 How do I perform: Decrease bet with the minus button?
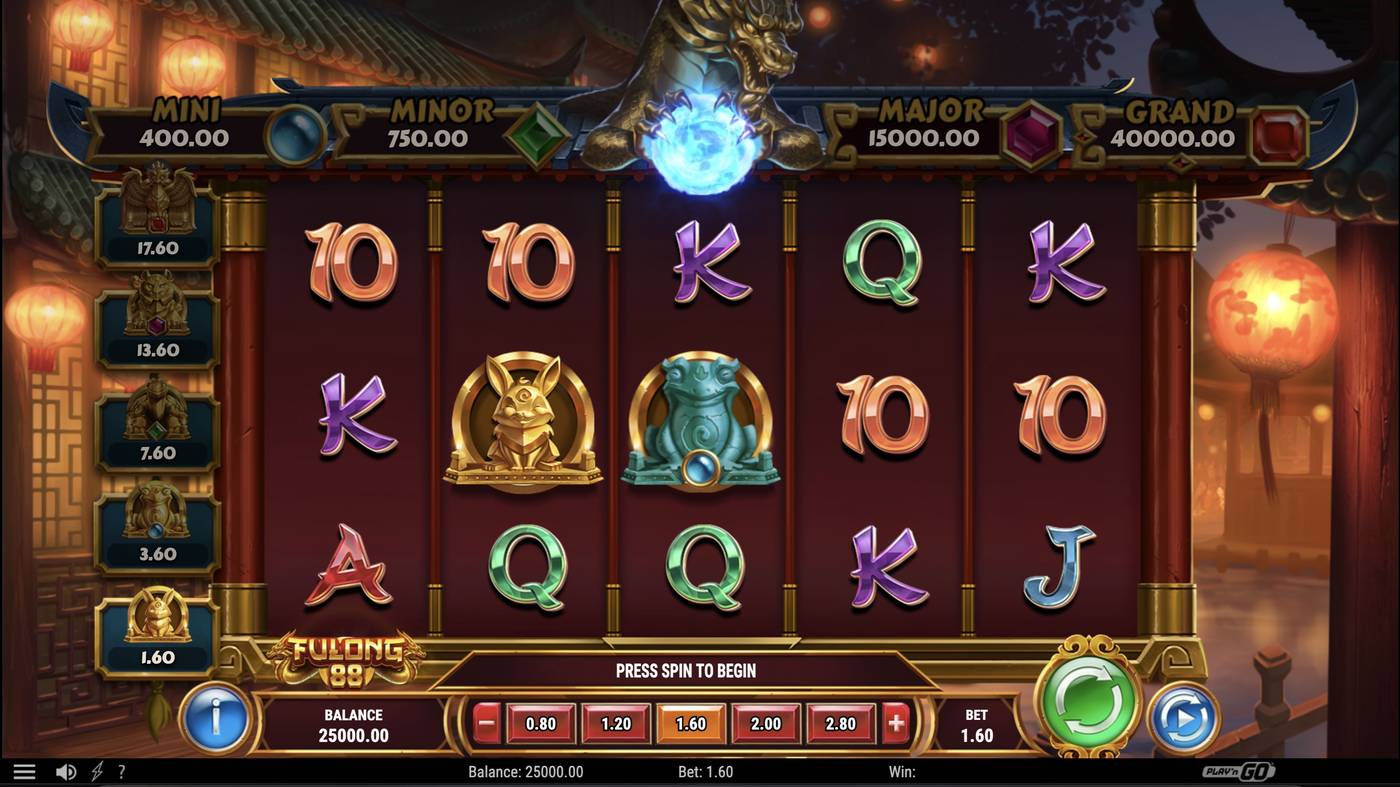484,723
